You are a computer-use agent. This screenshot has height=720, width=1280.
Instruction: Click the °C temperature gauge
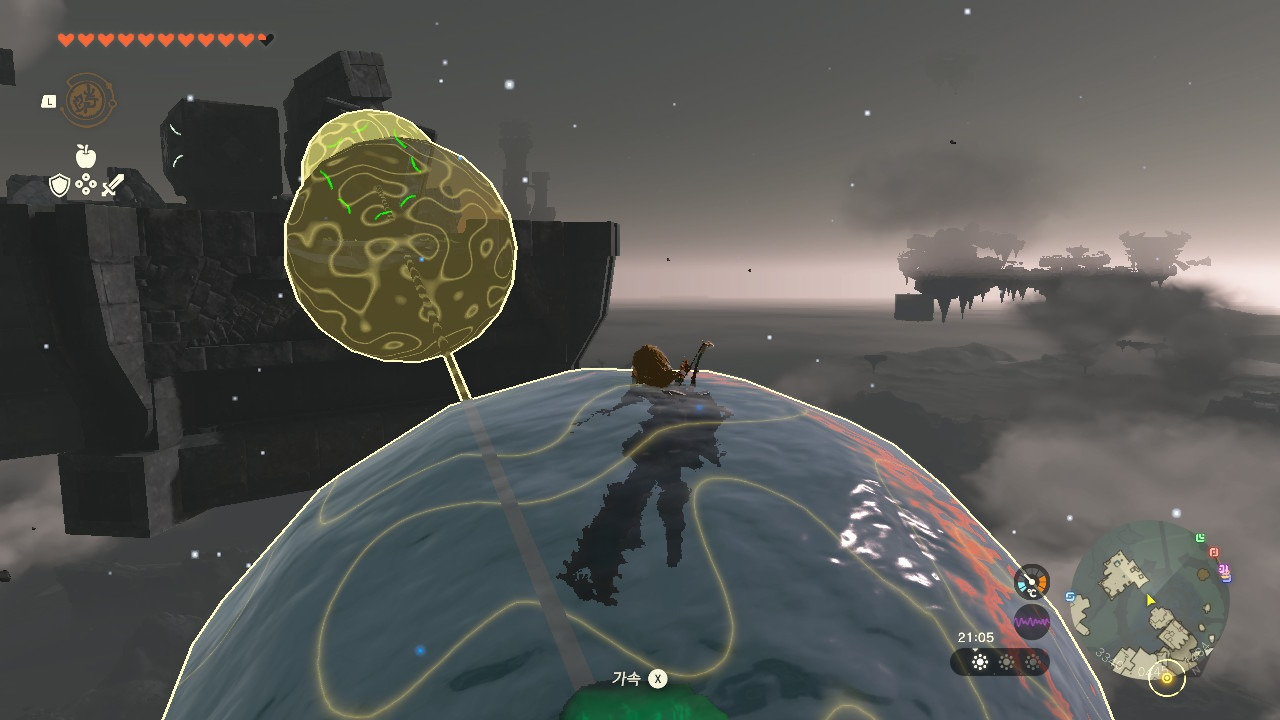click(1032, 582)
